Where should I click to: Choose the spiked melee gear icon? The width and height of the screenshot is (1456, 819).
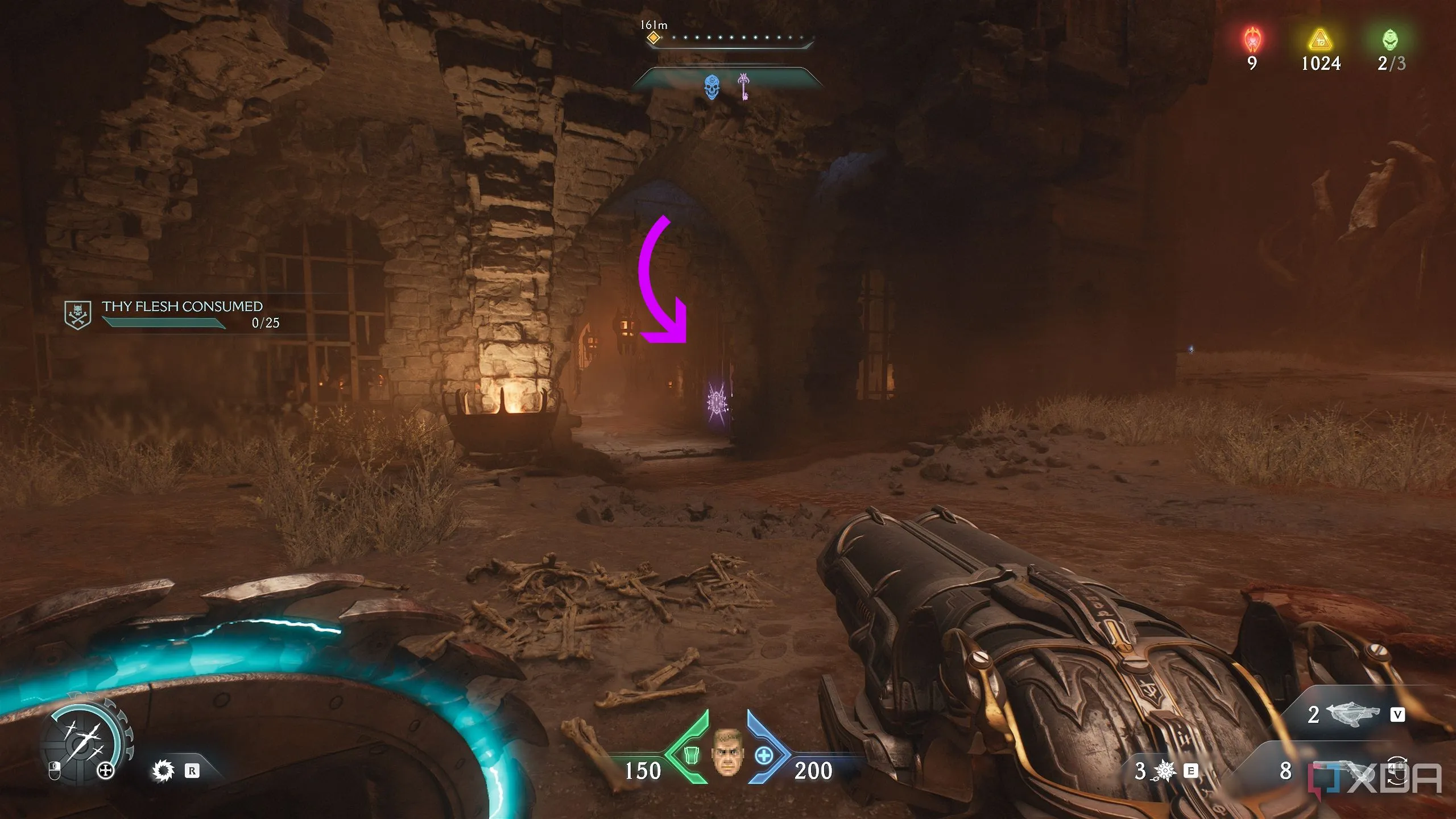tap(163, 771)
